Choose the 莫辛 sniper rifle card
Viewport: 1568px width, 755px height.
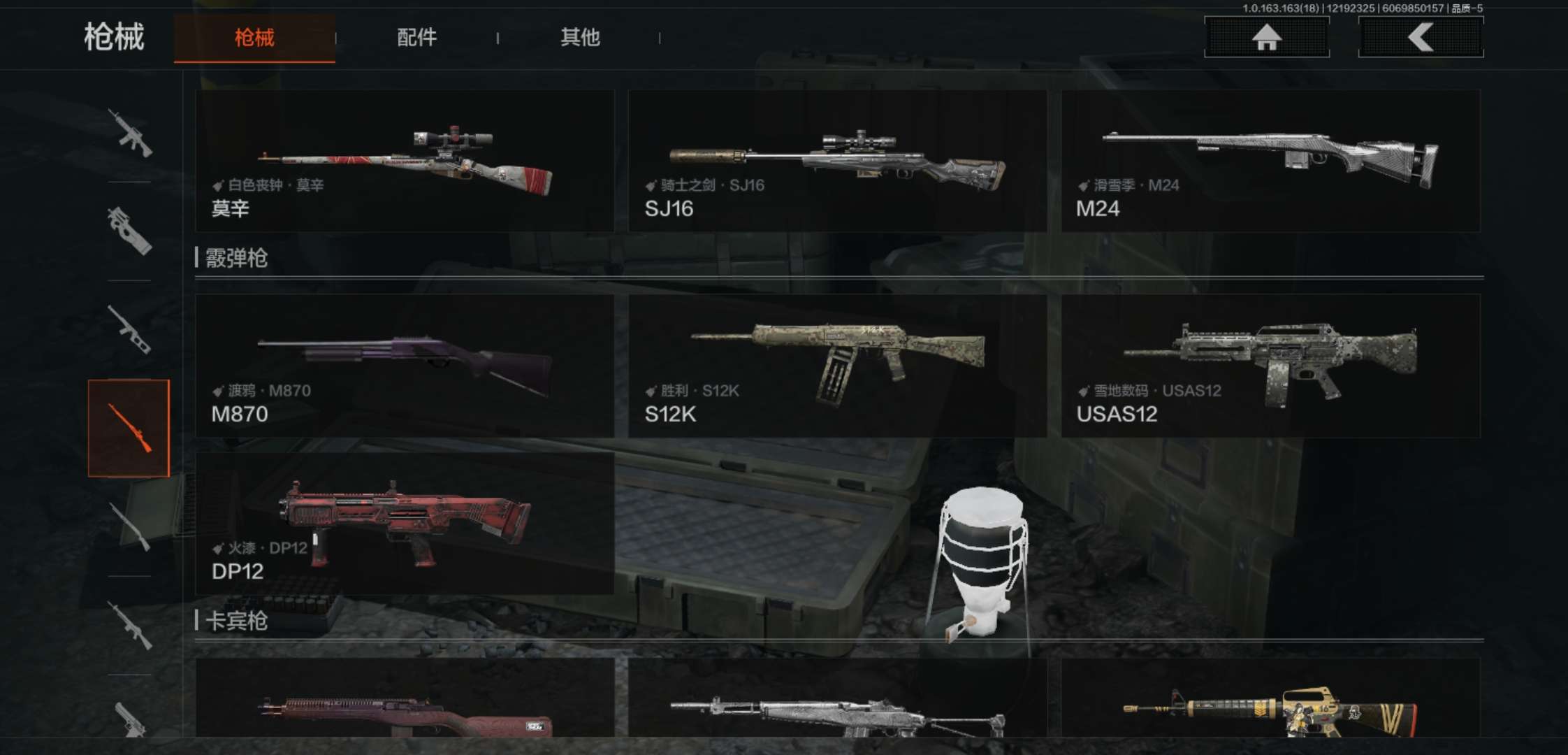[x=405, y=161]
